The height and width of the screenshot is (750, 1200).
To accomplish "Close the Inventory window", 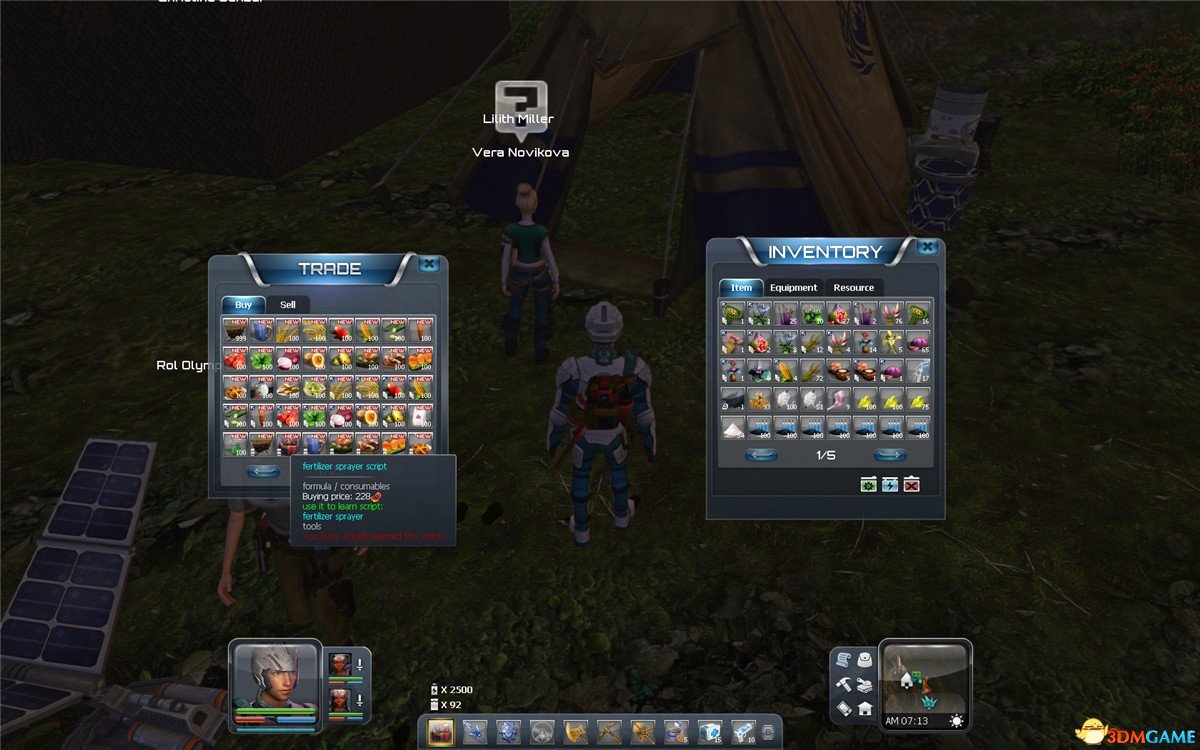I will (x=927, y=247).
